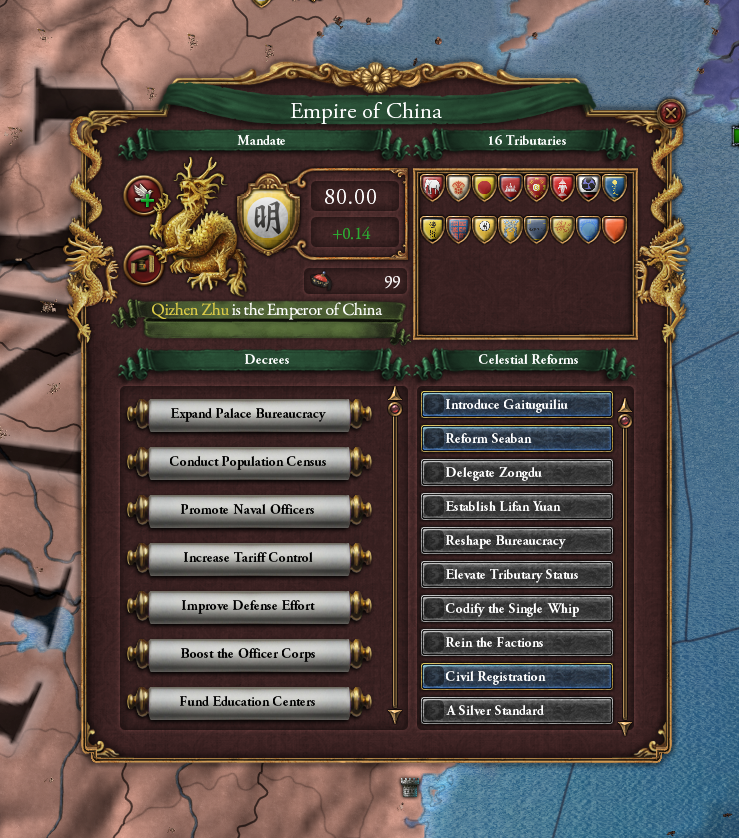Click the round dove icon beside the dragon
Image resolution: width=739 pixels, height=838 pixels.
[142, 195]
